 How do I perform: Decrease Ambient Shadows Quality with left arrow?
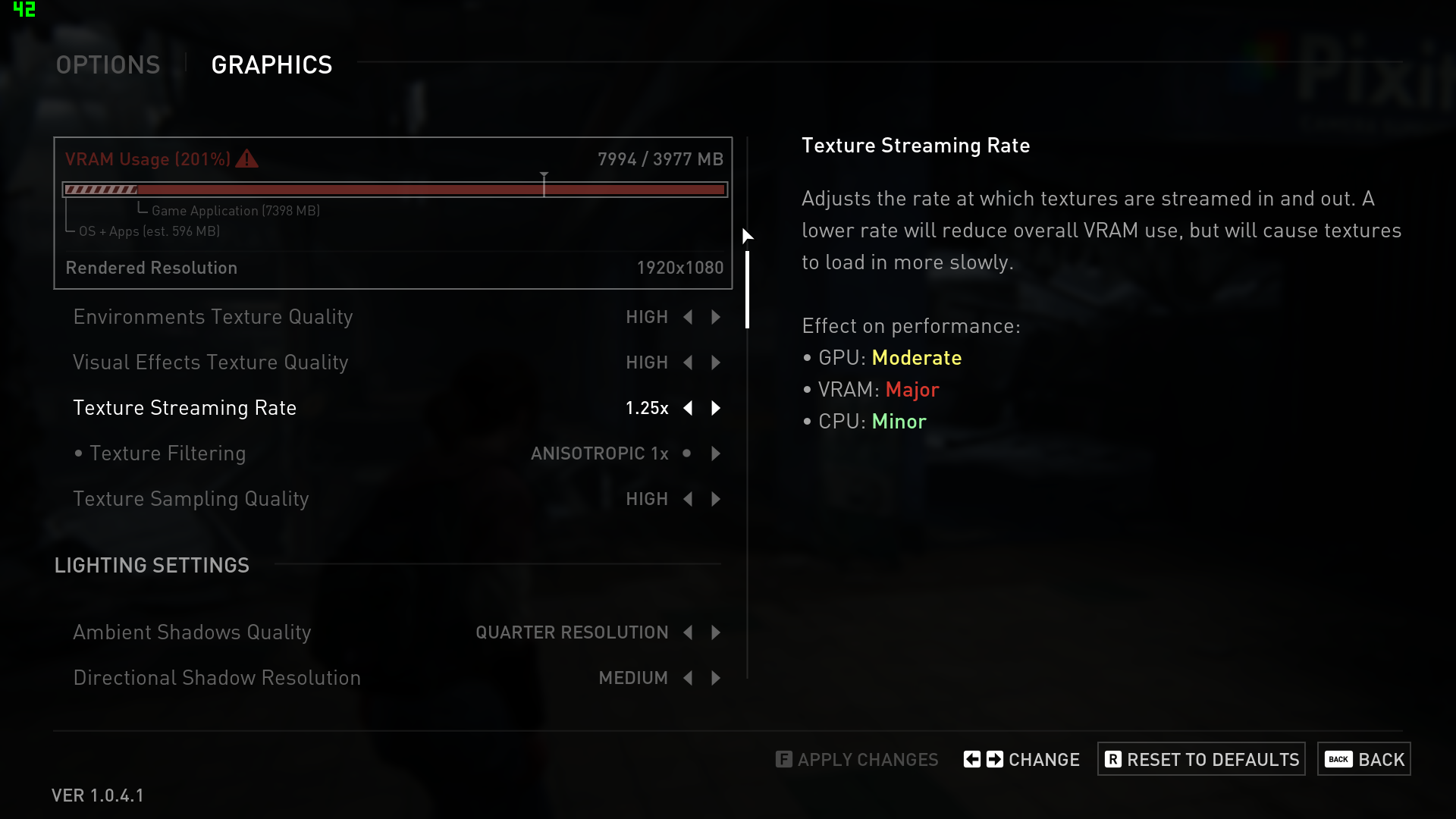688,632
